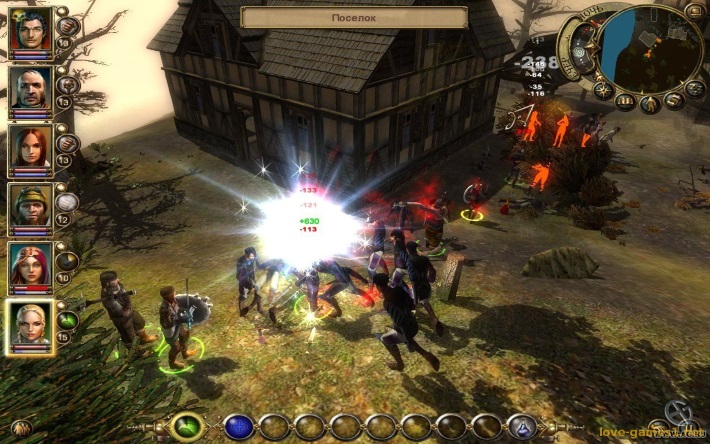Select the red-haired woman portrait
Viewport: 710px width, 444px height.
[30, 148]
